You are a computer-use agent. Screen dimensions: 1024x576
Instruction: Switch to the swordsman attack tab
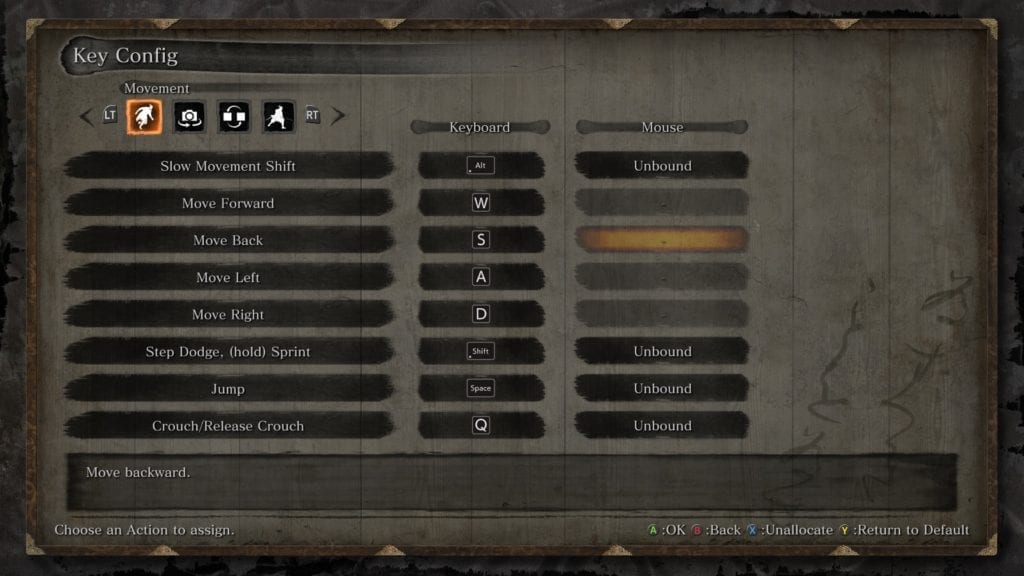pyautogui.click(x=278, y=117)
